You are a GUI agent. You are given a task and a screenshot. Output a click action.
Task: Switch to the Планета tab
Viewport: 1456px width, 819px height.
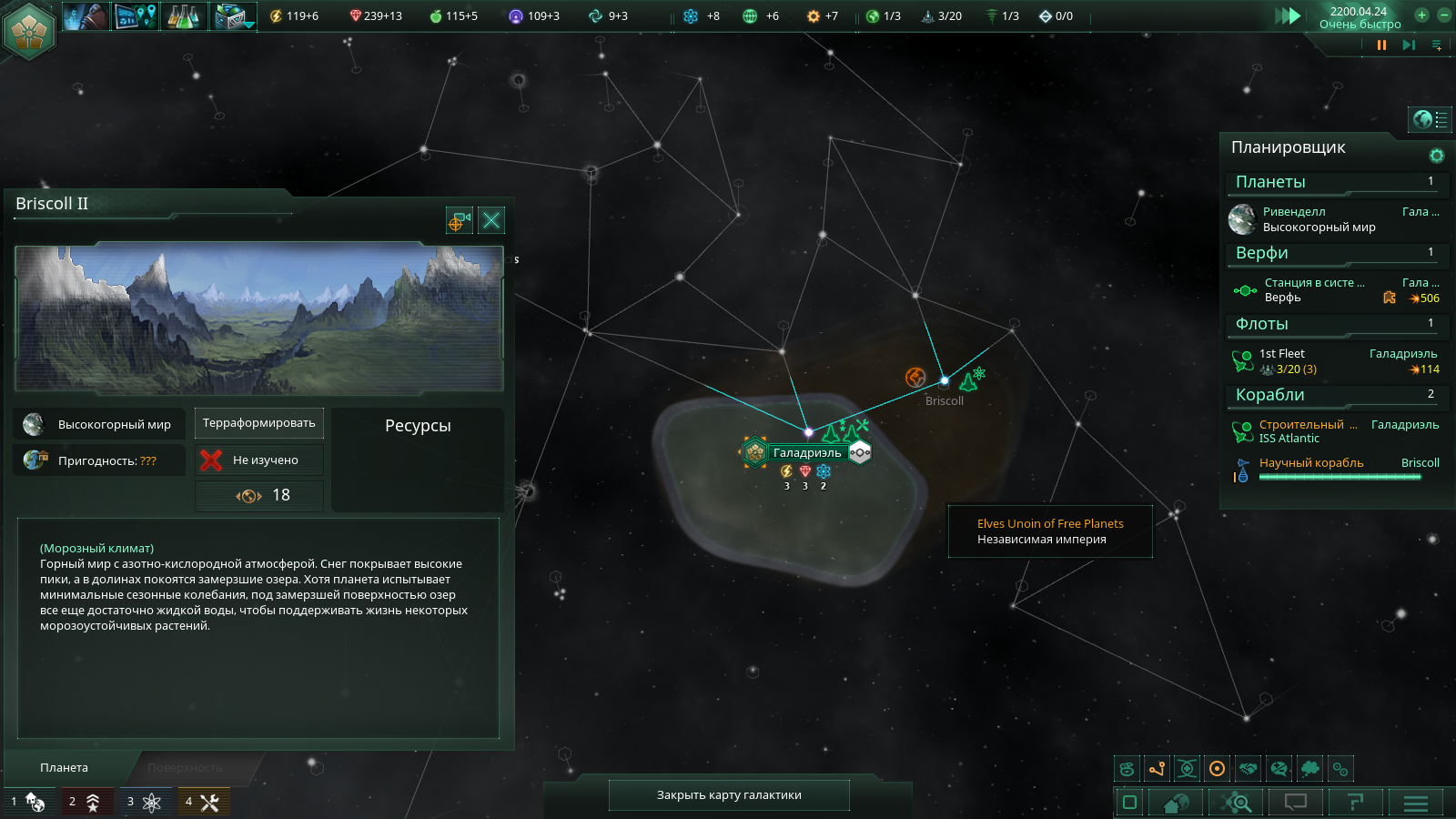[x=65, y=767]
